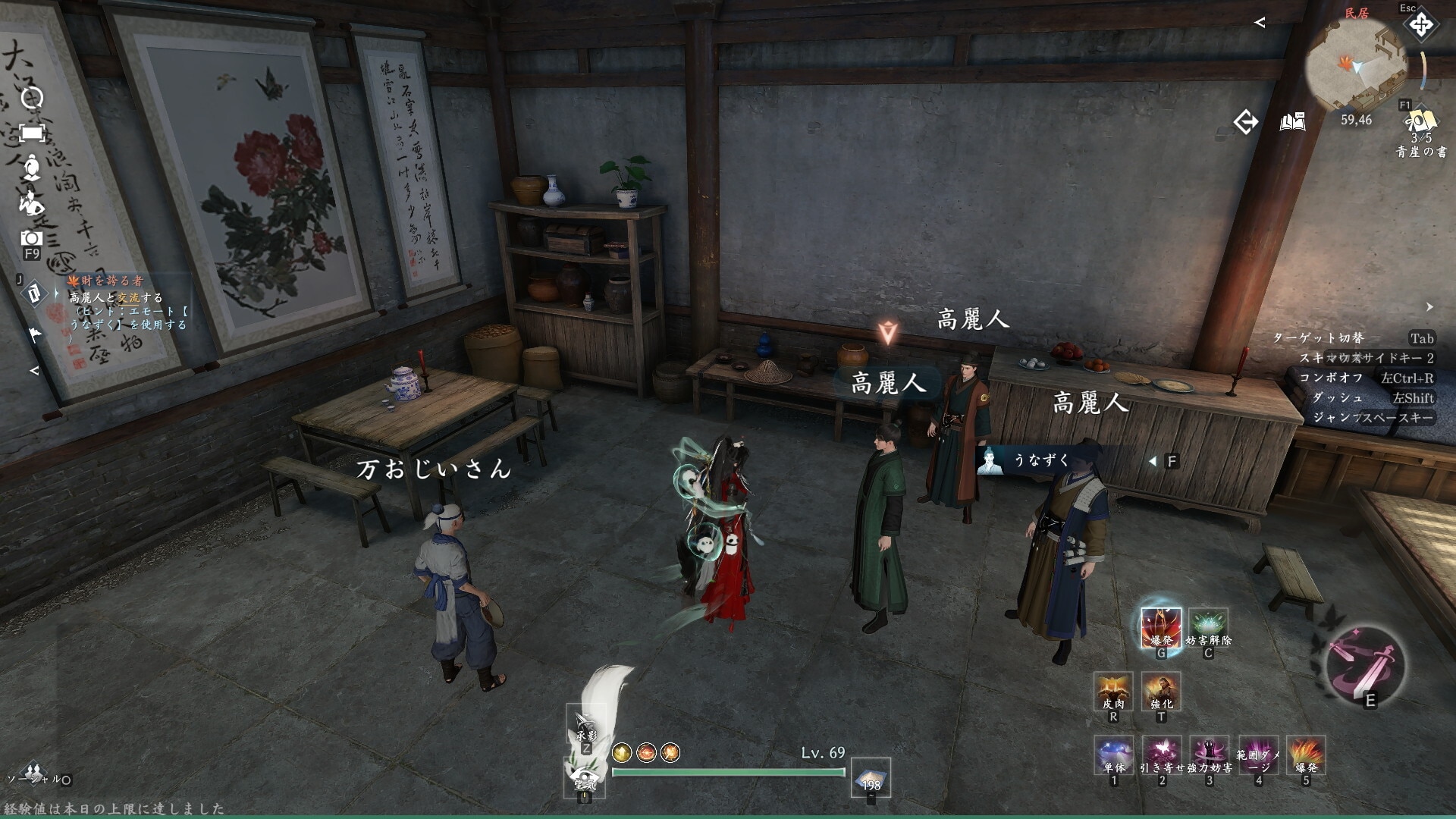Open the circular minimap
This screenshot has width=1456, height=819.
click(1356, 68)
